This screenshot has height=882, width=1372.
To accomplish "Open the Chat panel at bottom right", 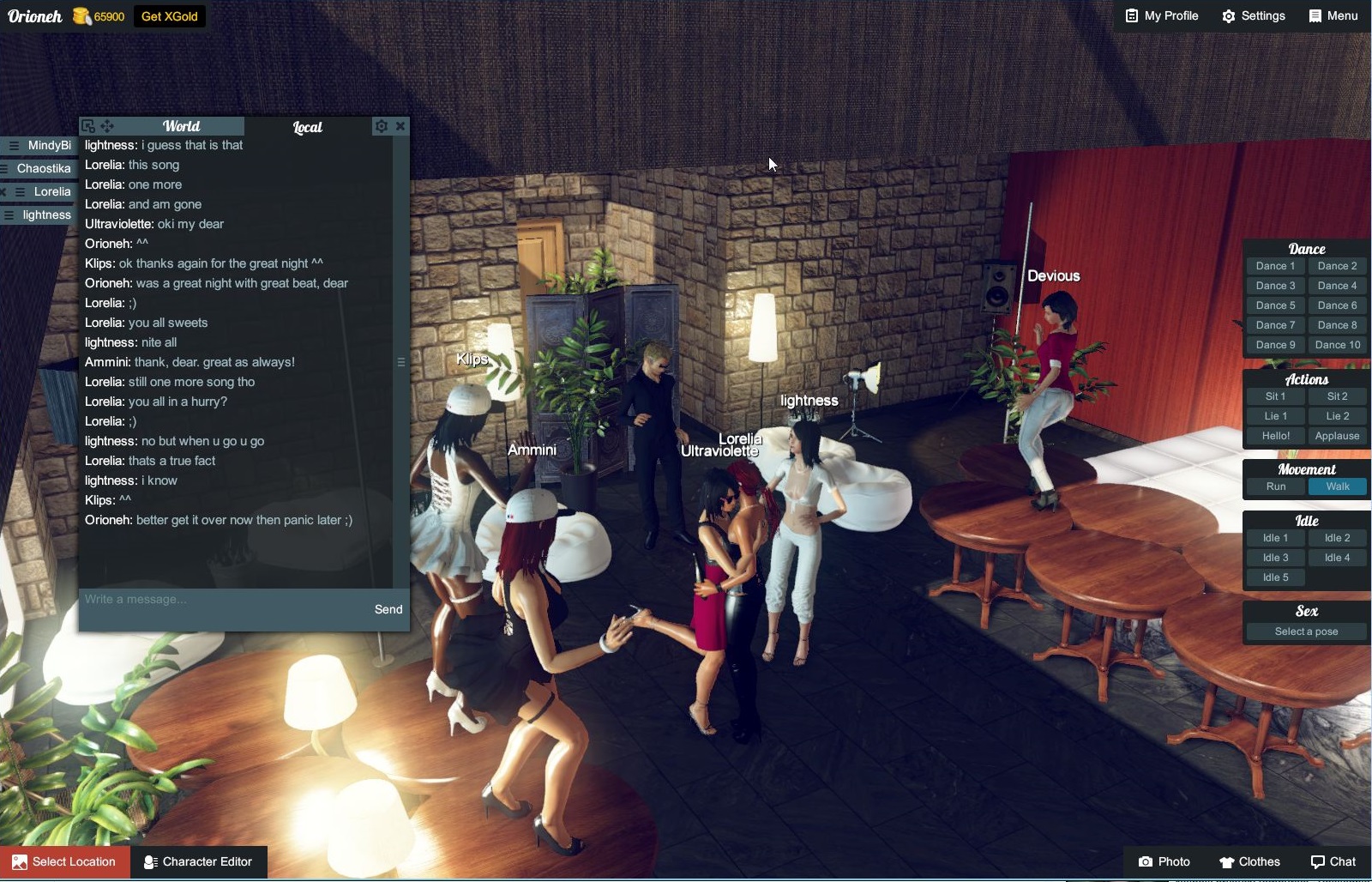I will click(x=1332, y=861).
